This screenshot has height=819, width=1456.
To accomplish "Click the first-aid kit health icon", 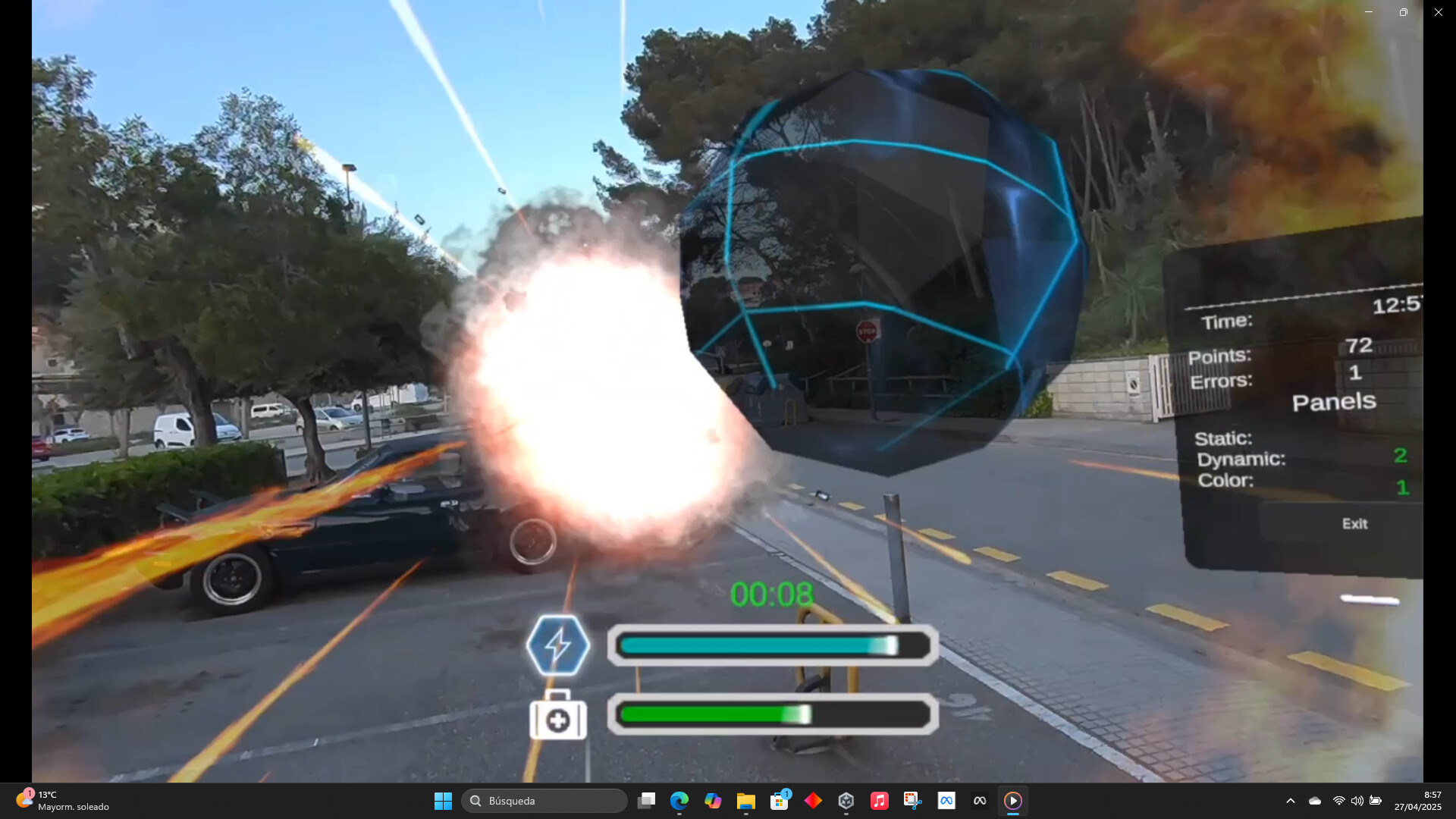I will [559, 718].
